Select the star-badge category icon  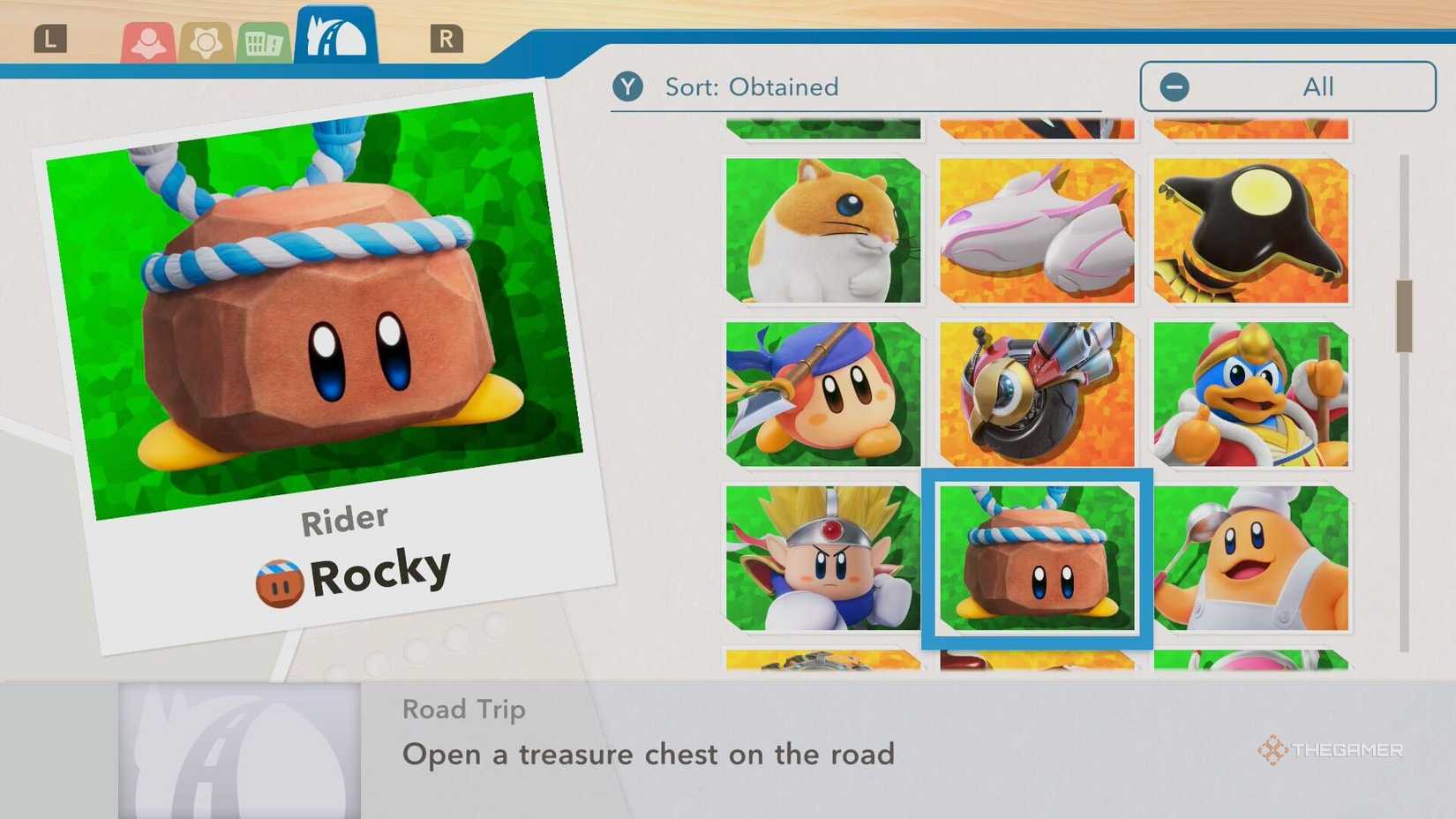(x=207, y=40)
